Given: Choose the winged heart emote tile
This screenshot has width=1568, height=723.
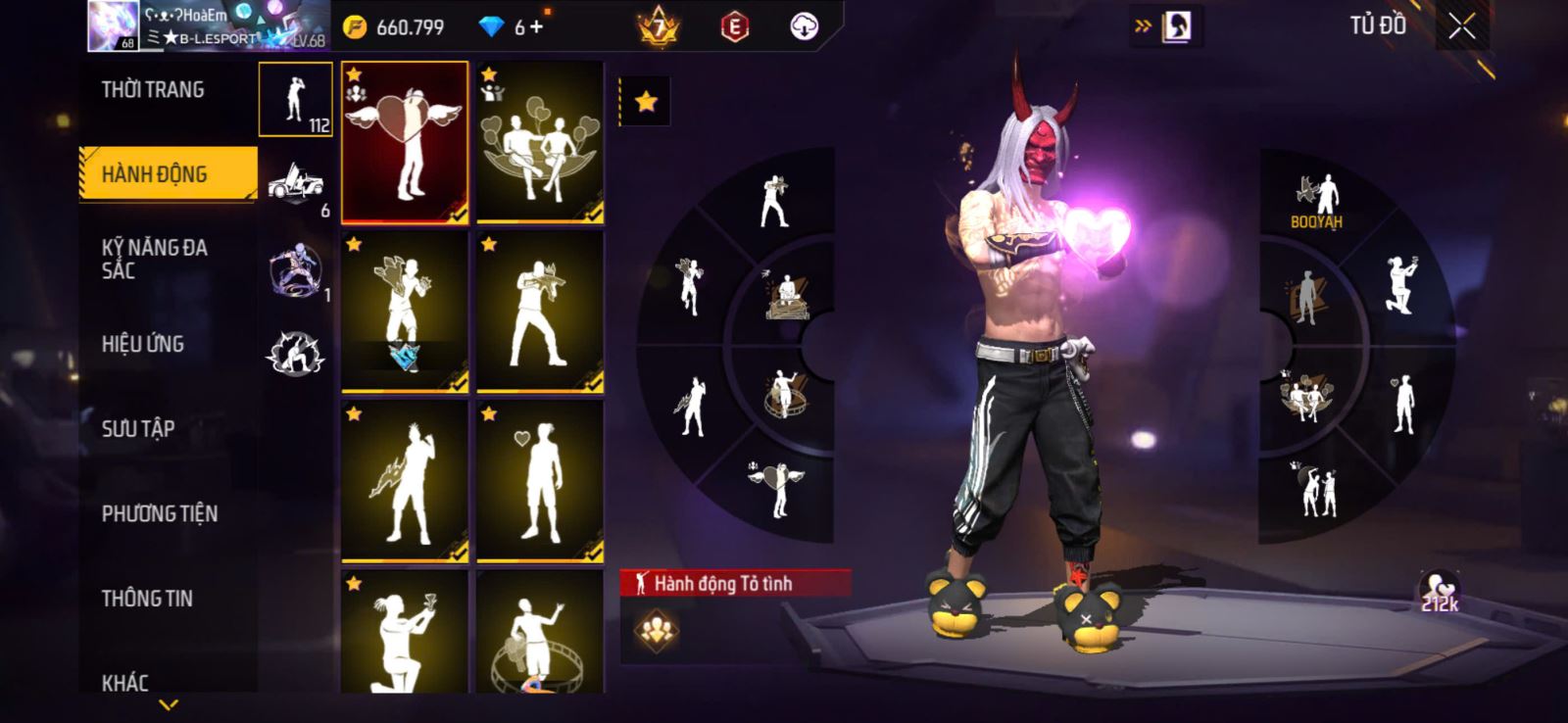Looking at the screenshot, I should coord(405,143).
